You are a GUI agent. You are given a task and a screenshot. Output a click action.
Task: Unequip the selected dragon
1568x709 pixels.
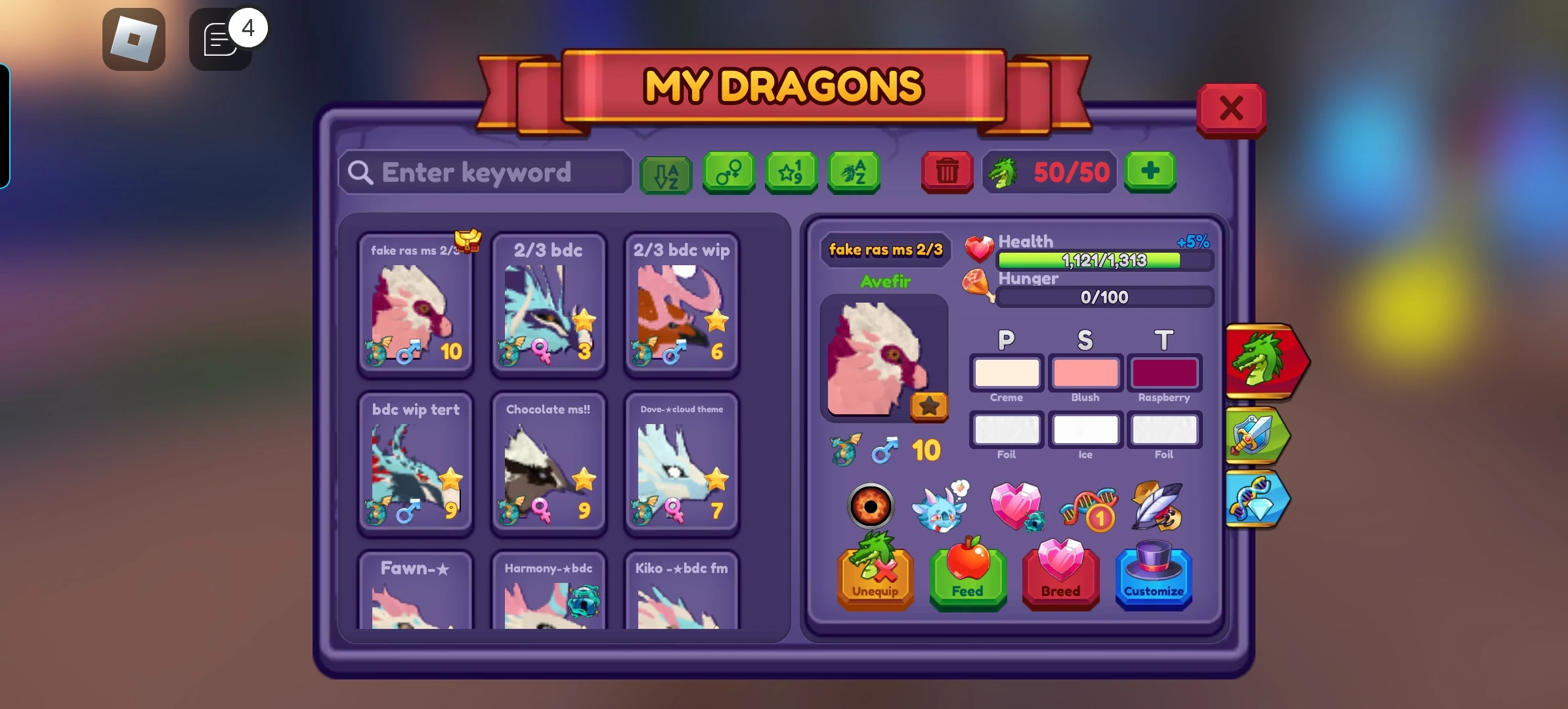click(876, 578)
